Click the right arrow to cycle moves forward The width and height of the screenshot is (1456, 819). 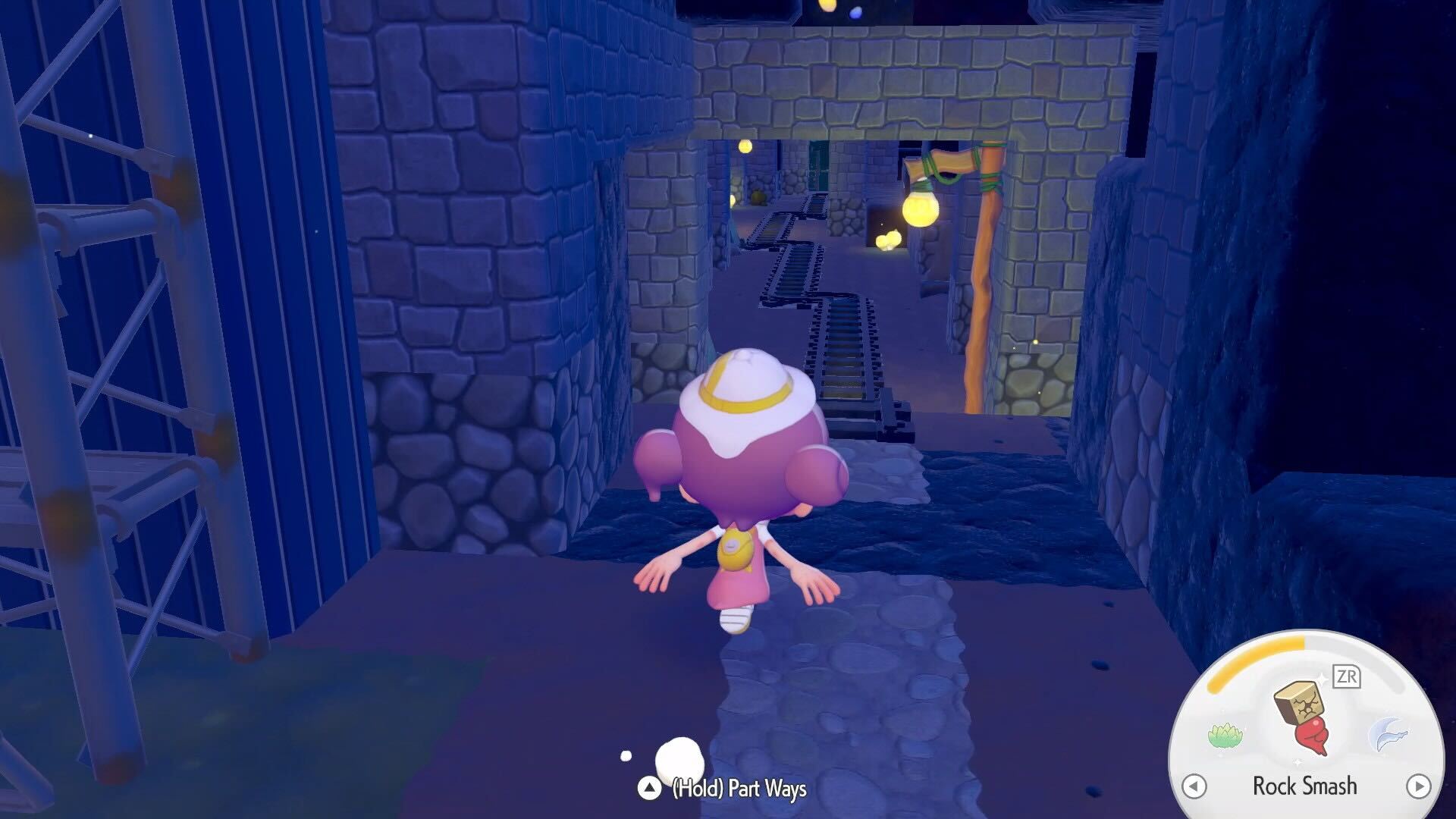click(1418, 786)
